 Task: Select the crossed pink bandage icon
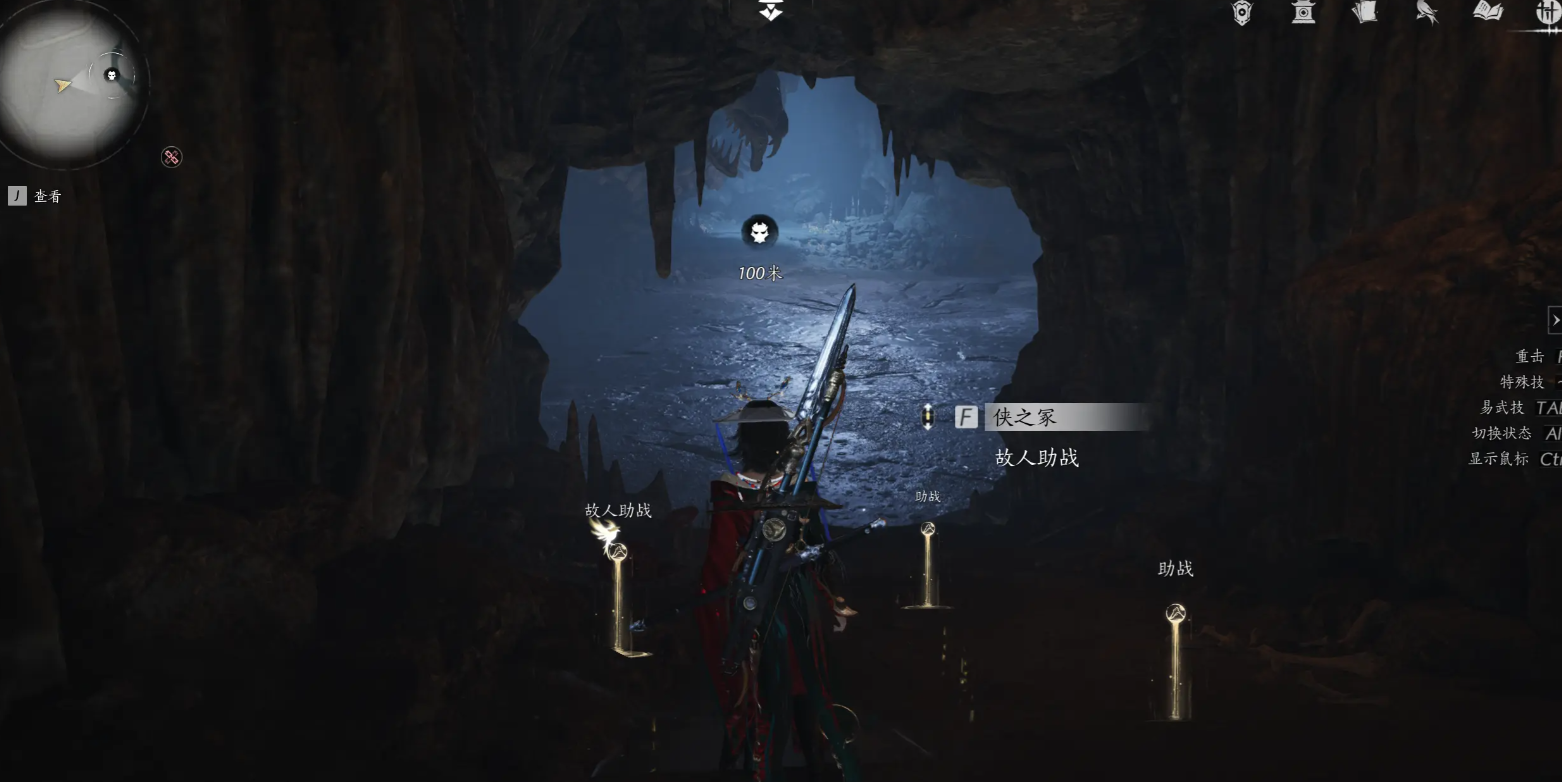pyautogui.click(x=172, y=157)
